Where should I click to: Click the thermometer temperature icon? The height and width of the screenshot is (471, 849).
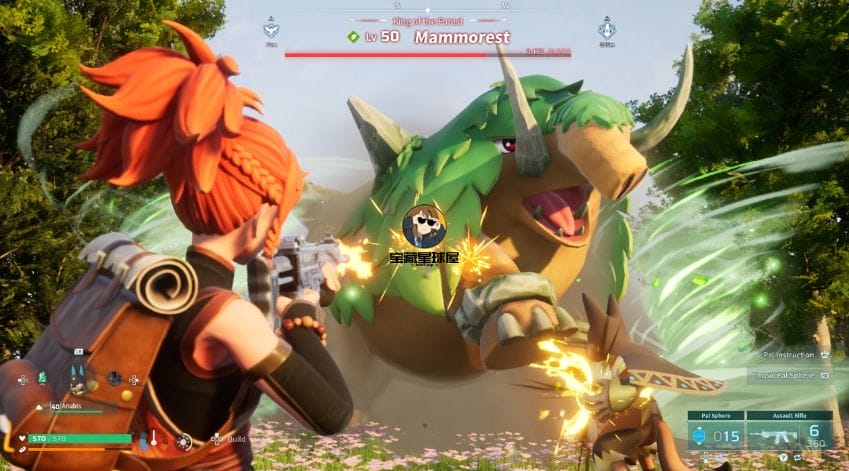[154, 439]
